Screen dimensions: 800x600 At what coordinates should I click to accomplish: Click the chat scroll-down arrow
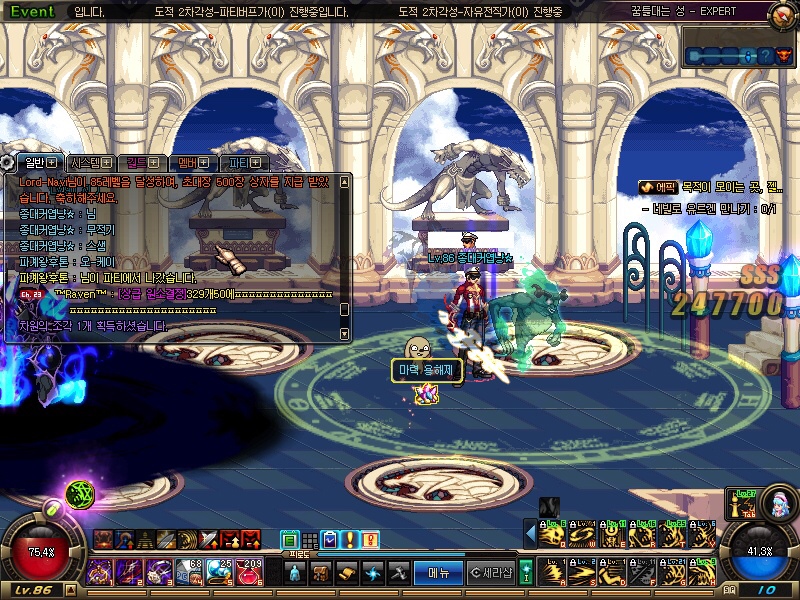tap(345, 335)
